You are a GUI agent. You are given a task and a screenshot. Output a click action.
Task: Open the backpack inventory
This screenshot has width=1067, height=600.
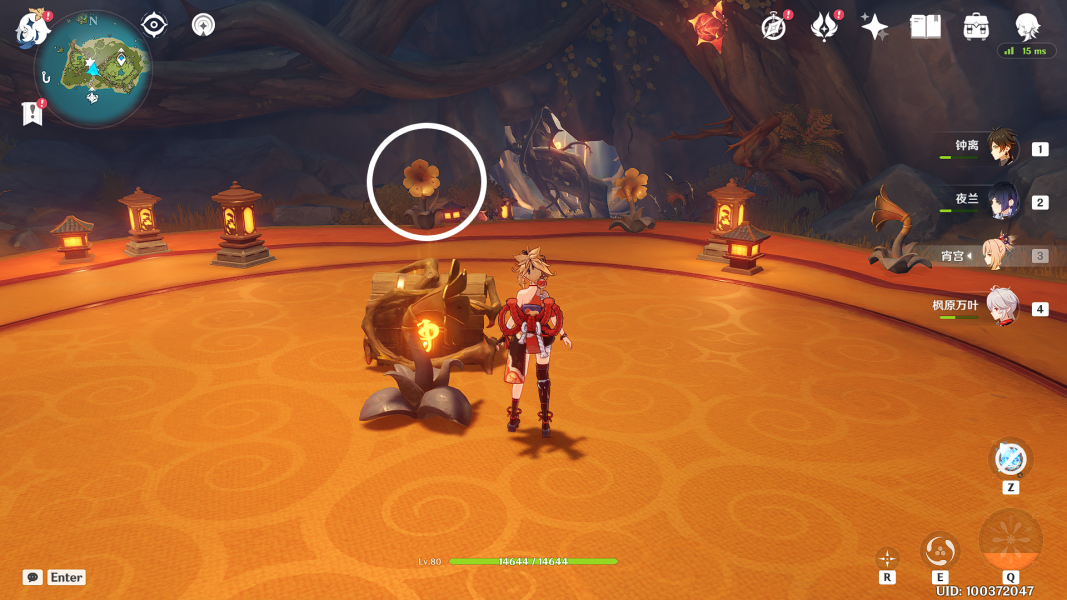(x=976, y=27)
